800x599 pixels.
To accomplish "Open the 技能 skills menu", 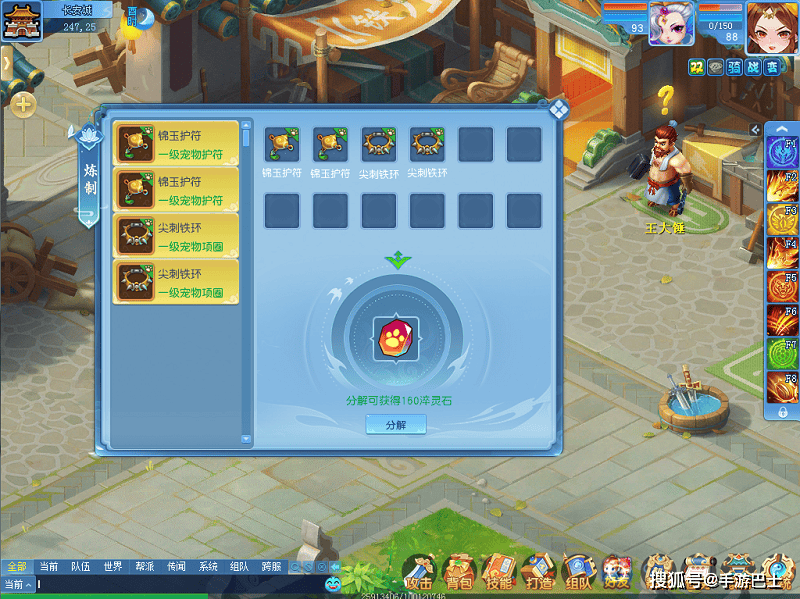I will point(498,573).
